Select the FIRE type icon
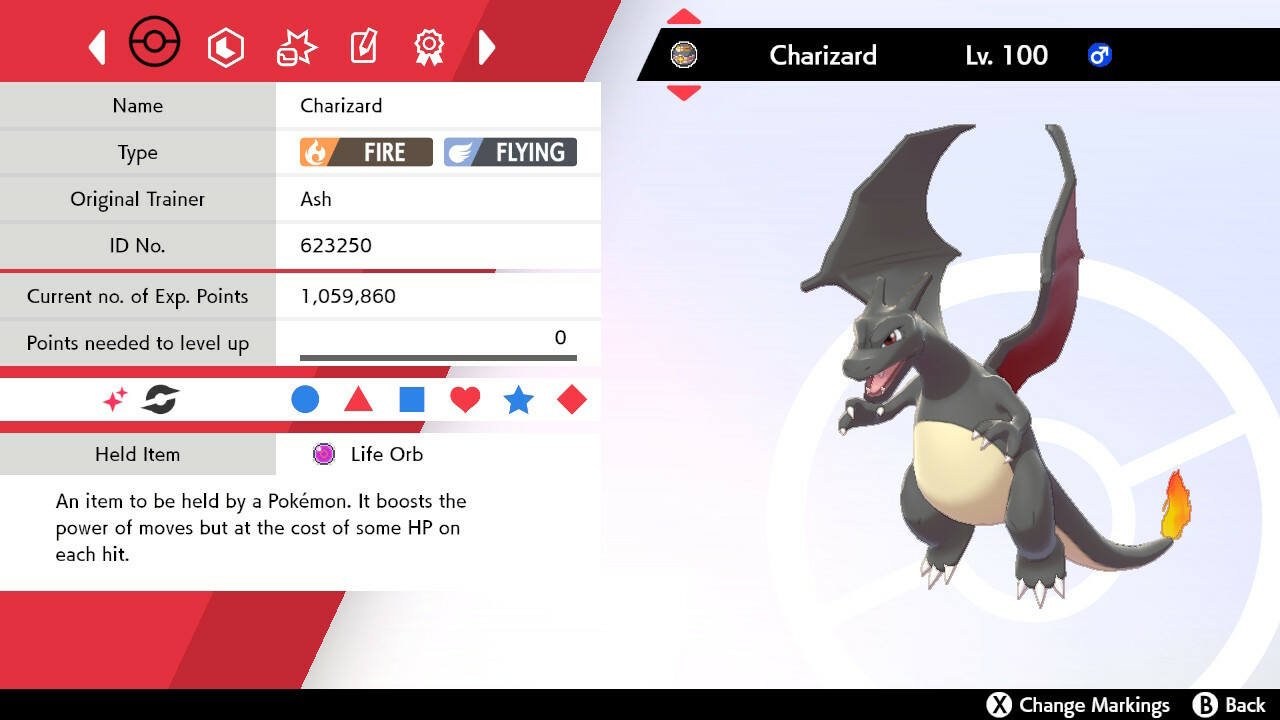 365,152
